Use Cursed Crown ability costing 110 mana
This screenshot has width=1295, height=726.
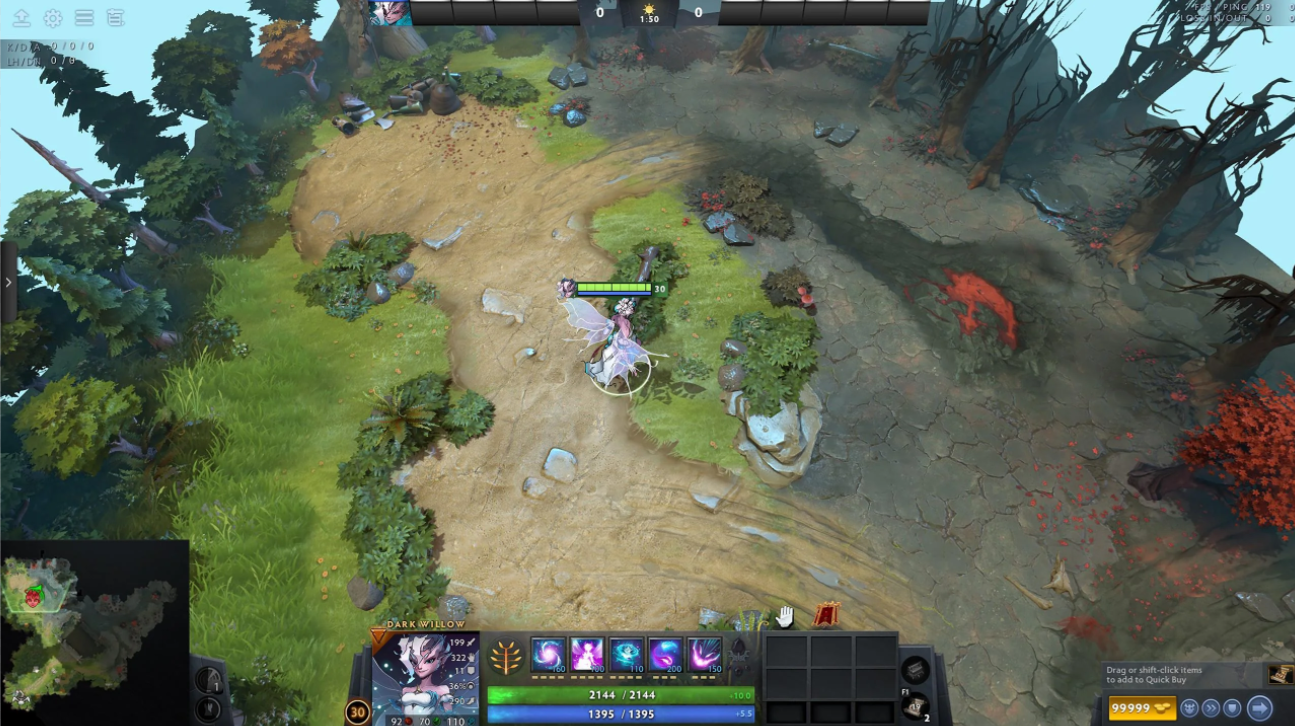pyautogui.click(x=626, y=654)
